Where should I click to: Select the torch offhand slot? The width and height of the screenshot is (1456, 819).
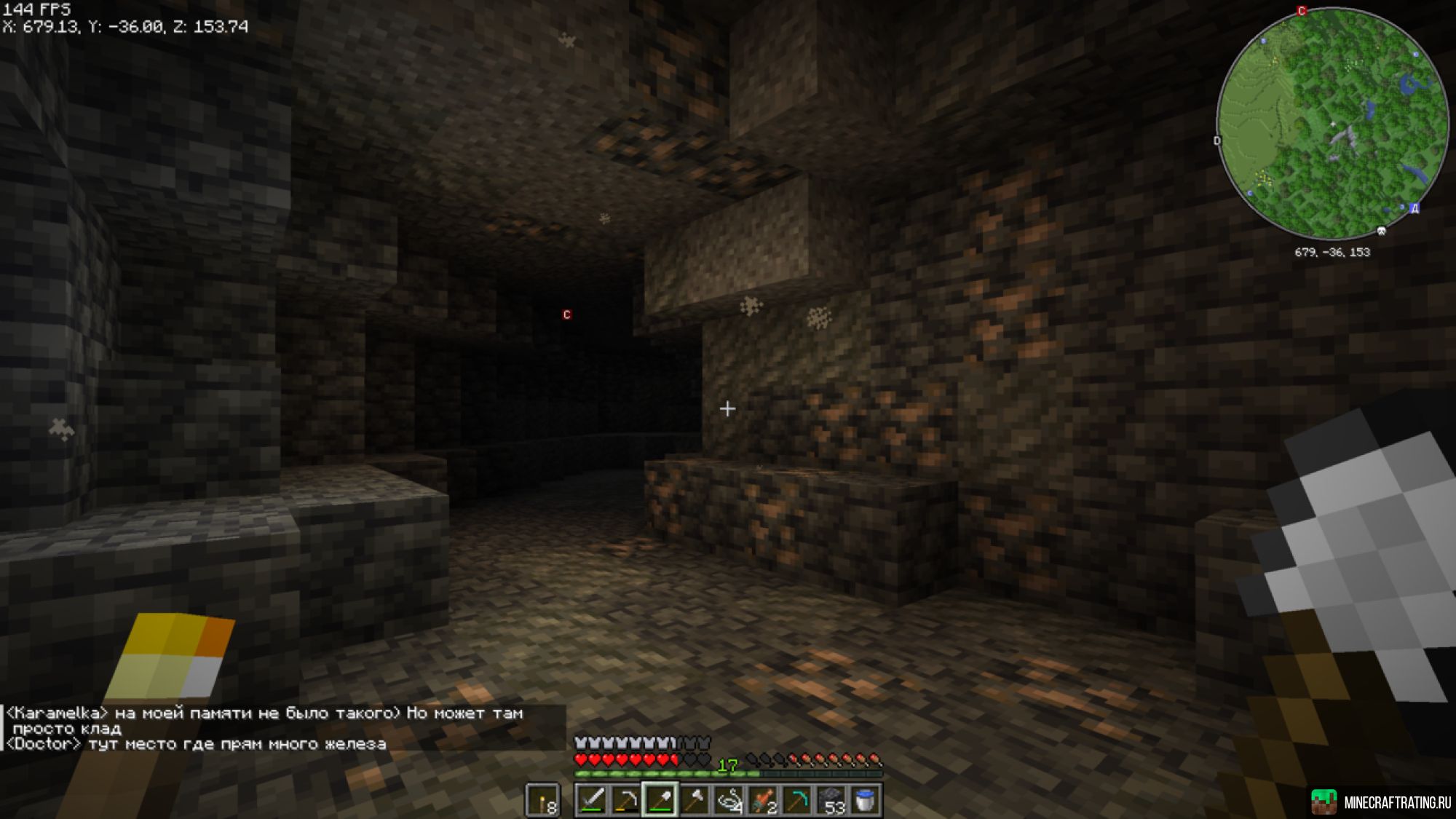[x=543, y=800]
